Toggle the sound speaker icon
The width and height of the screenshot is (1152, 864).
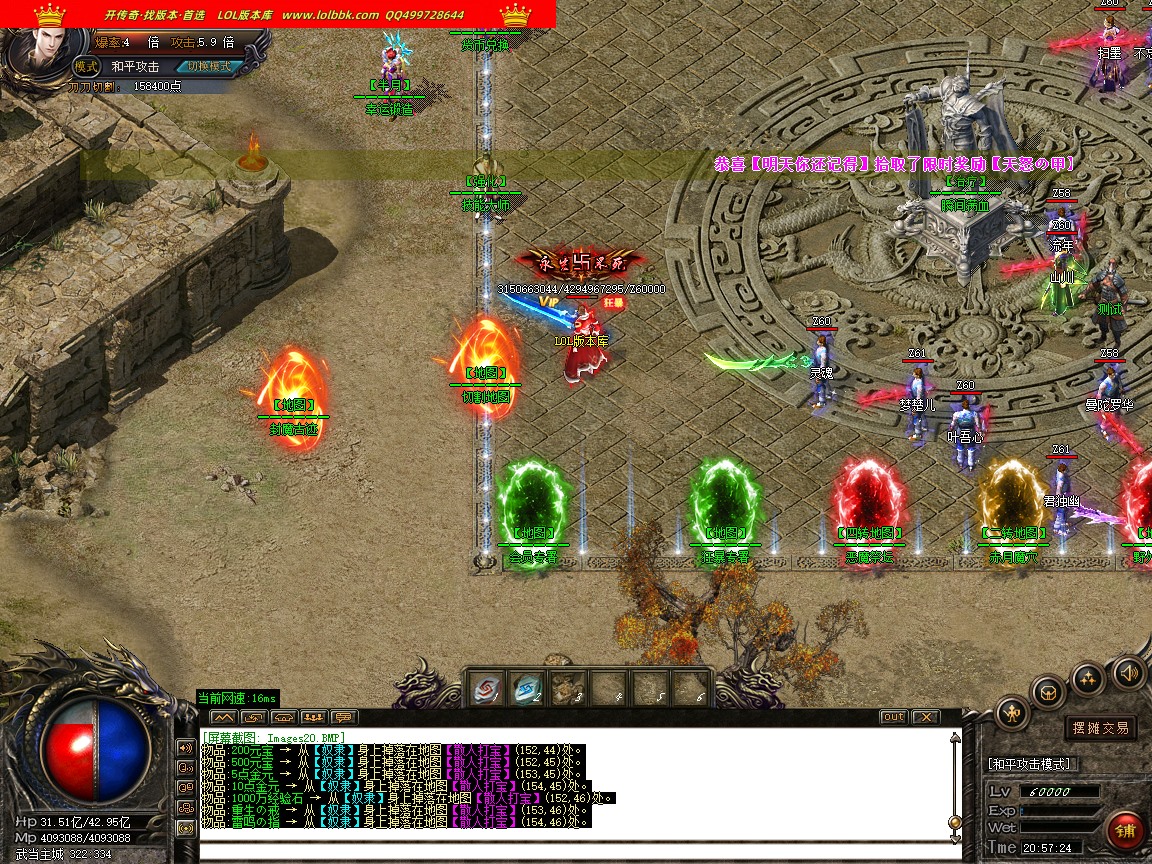1128,671
